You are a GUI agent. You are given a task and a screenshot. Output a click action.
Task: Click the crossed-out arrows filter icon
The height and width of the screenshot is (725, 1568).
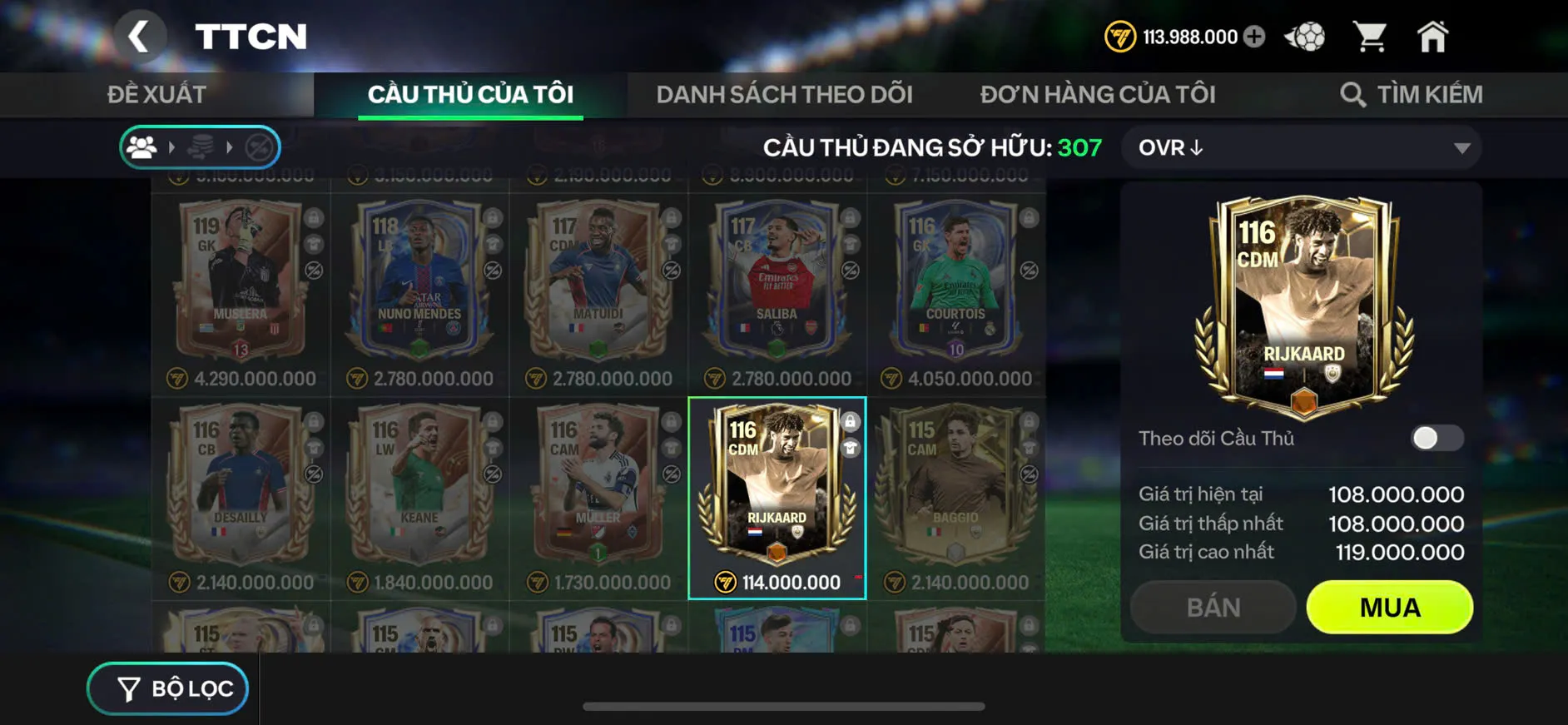[x=259, y=147]
